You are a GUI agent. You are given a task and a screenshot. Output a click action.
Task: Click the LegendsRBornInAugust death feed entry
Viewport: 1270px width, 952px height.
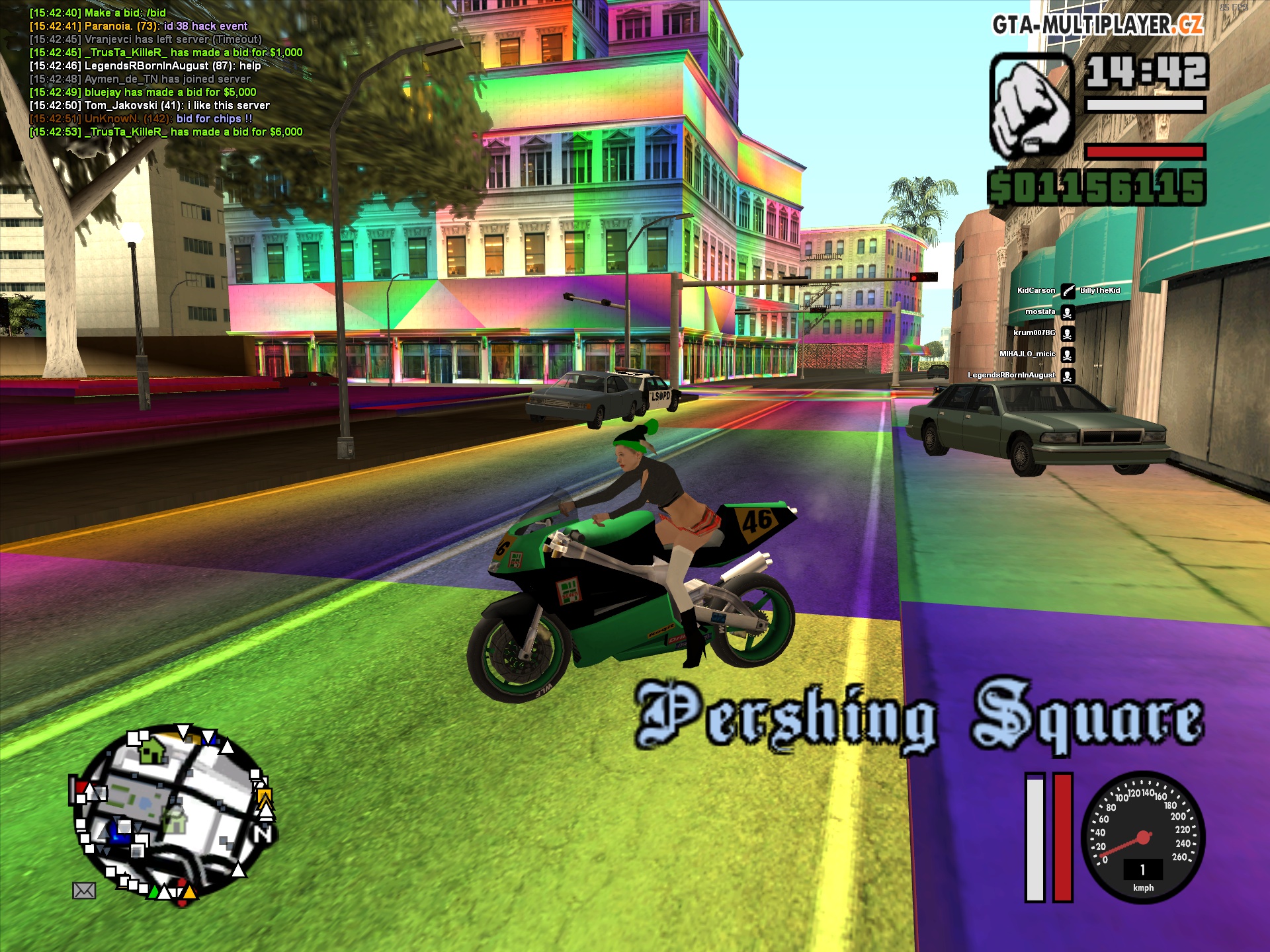pyautogui.click(x=1020, y=375)
